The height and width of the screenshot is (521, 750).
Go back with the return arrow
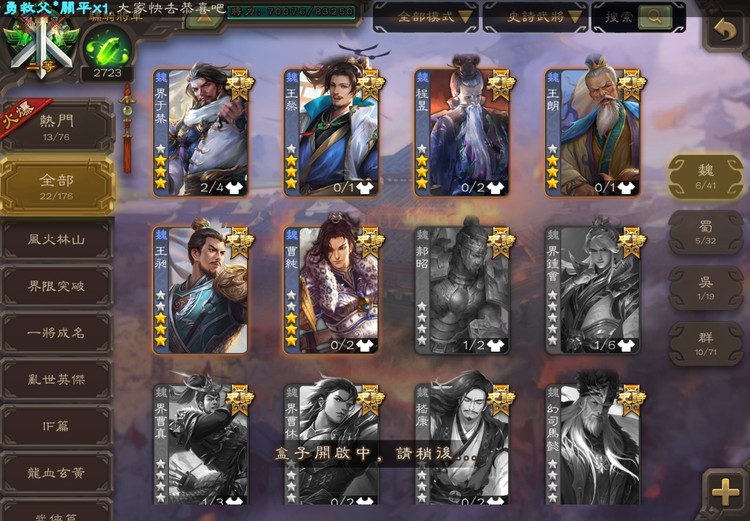[722, 32]
